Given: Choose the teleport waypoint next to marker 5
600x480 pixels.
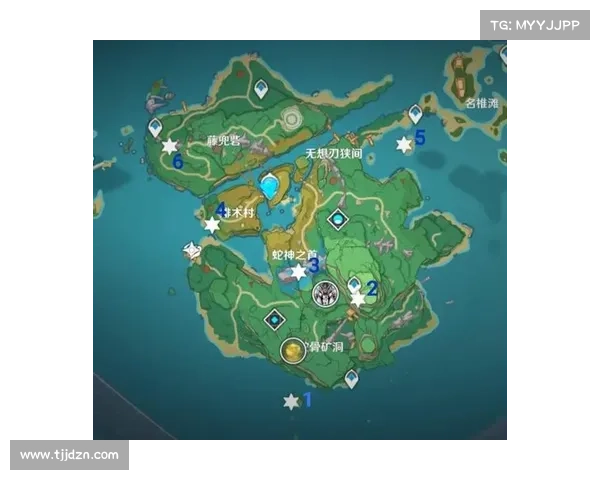Looking at the screenshot, I should pyautogui.click(x=415, y=115).
